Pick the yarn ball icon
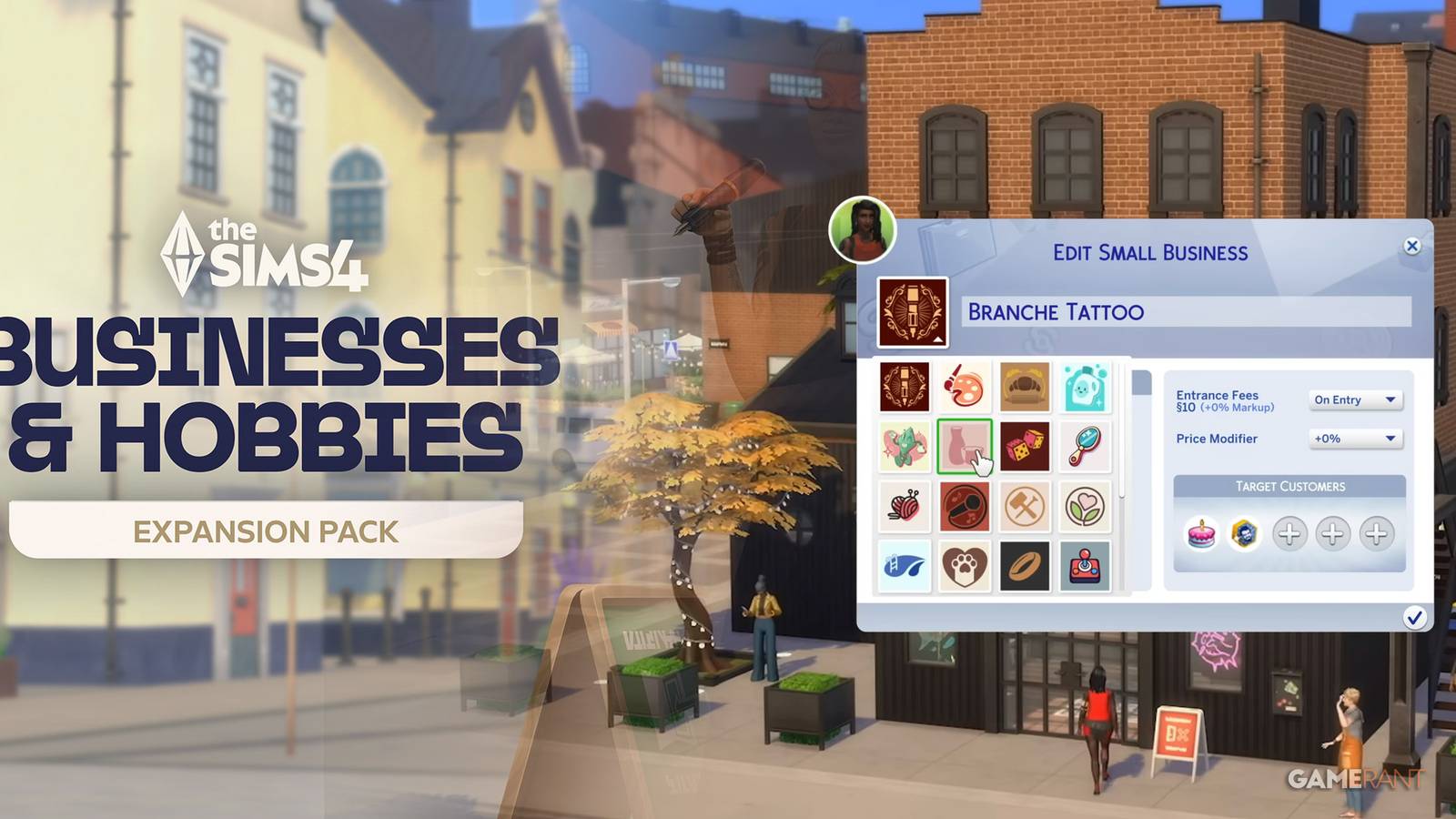 (904, 506)
